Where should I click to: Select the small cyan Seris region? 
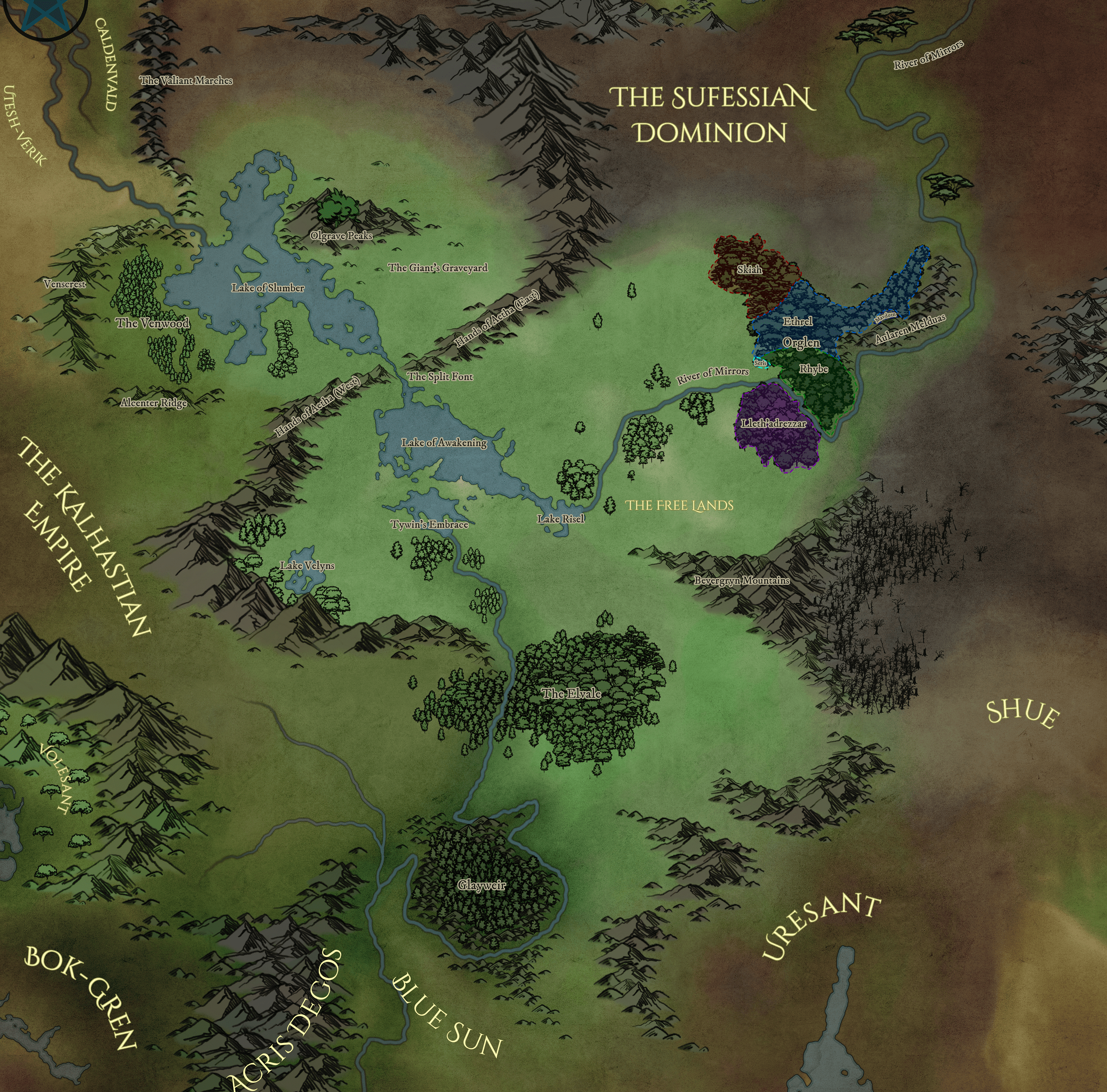pyautogui.click(x=760, y=363)
